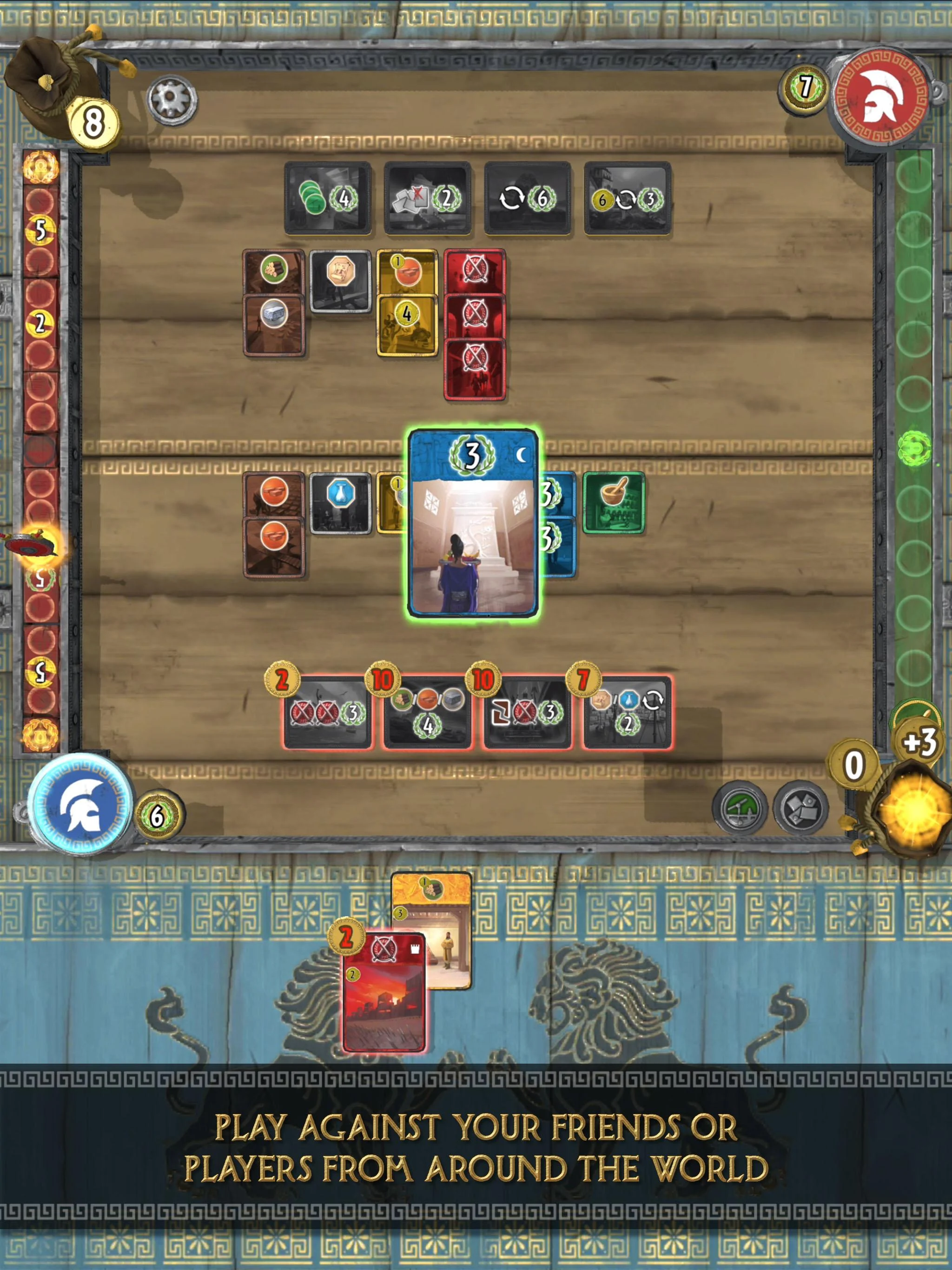Screen dimensions: 952x1270
Task: Select the wonder costing 7 coins
Action: click(627, 713)
